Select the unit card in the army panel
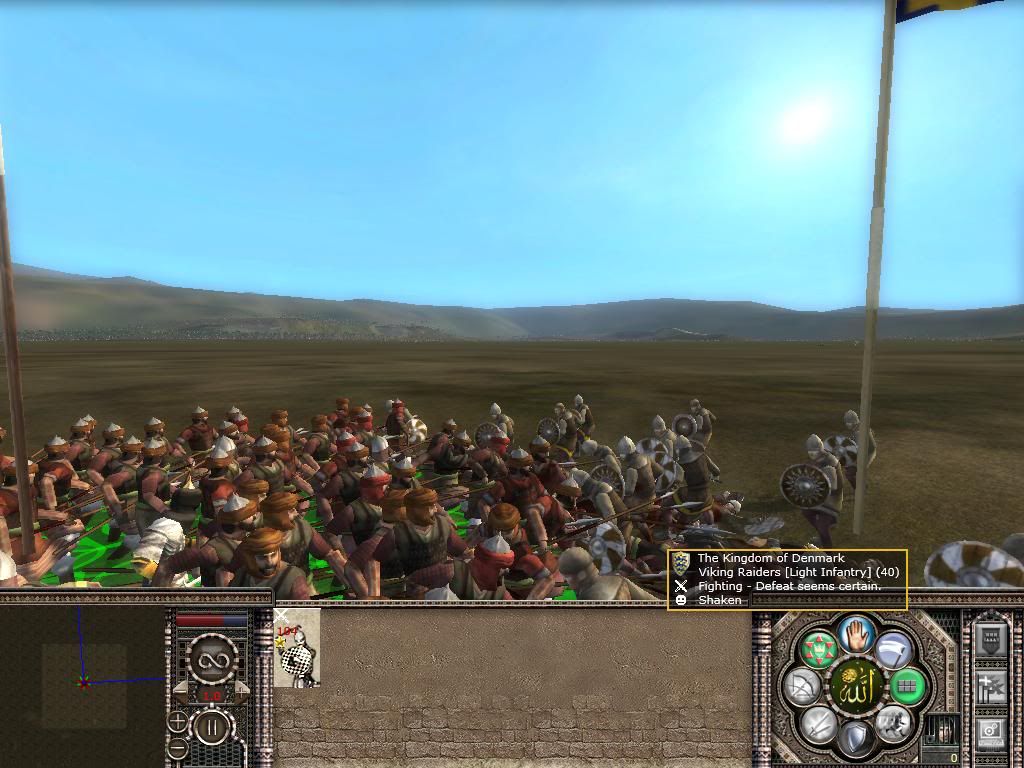Image resolution: width=1024 pixels, height=768 pixels. coord(297,648)
